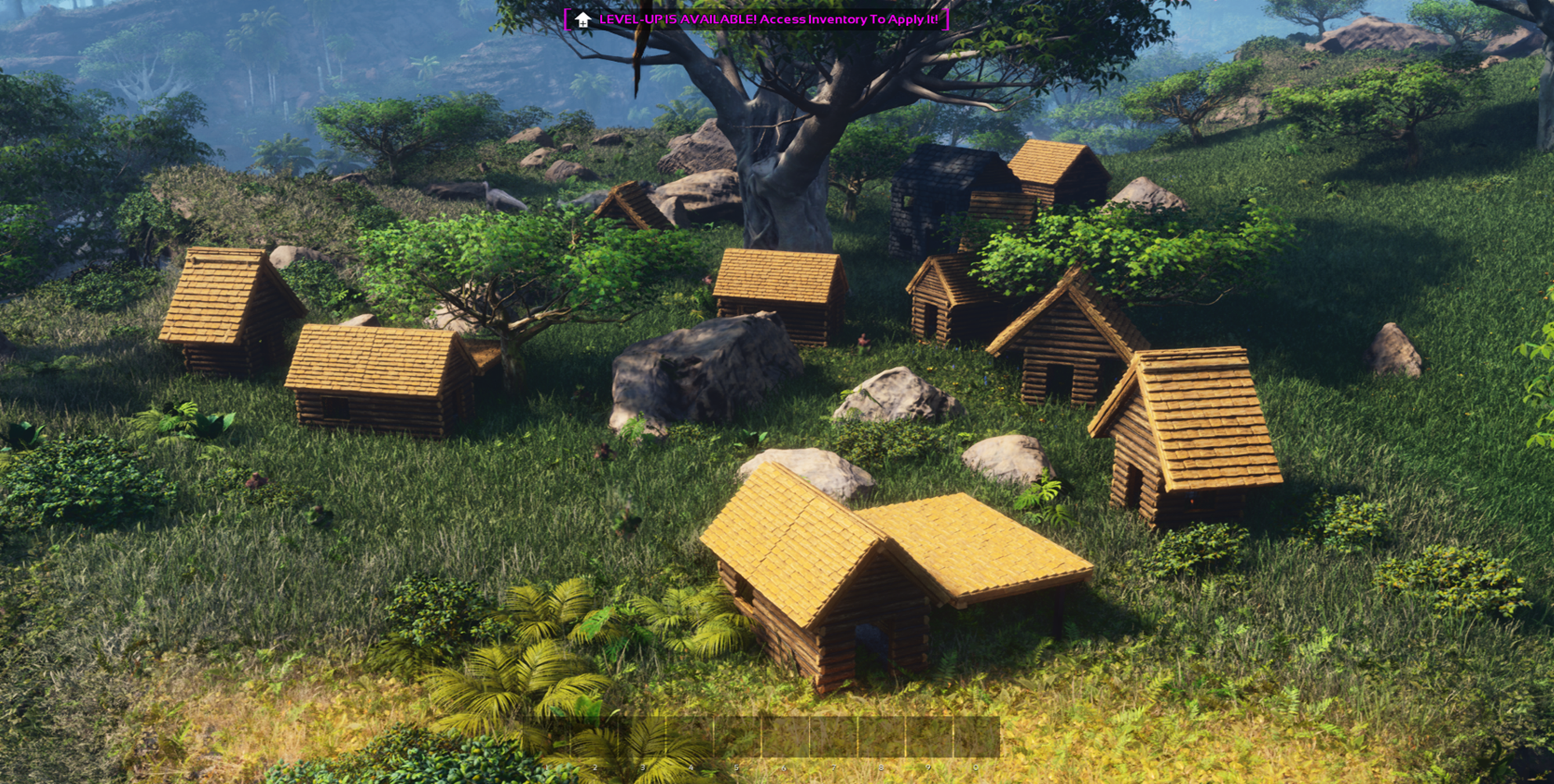Click the level-up available notification banner
The height and width of the screenshot is (784, 1554).
757,20
